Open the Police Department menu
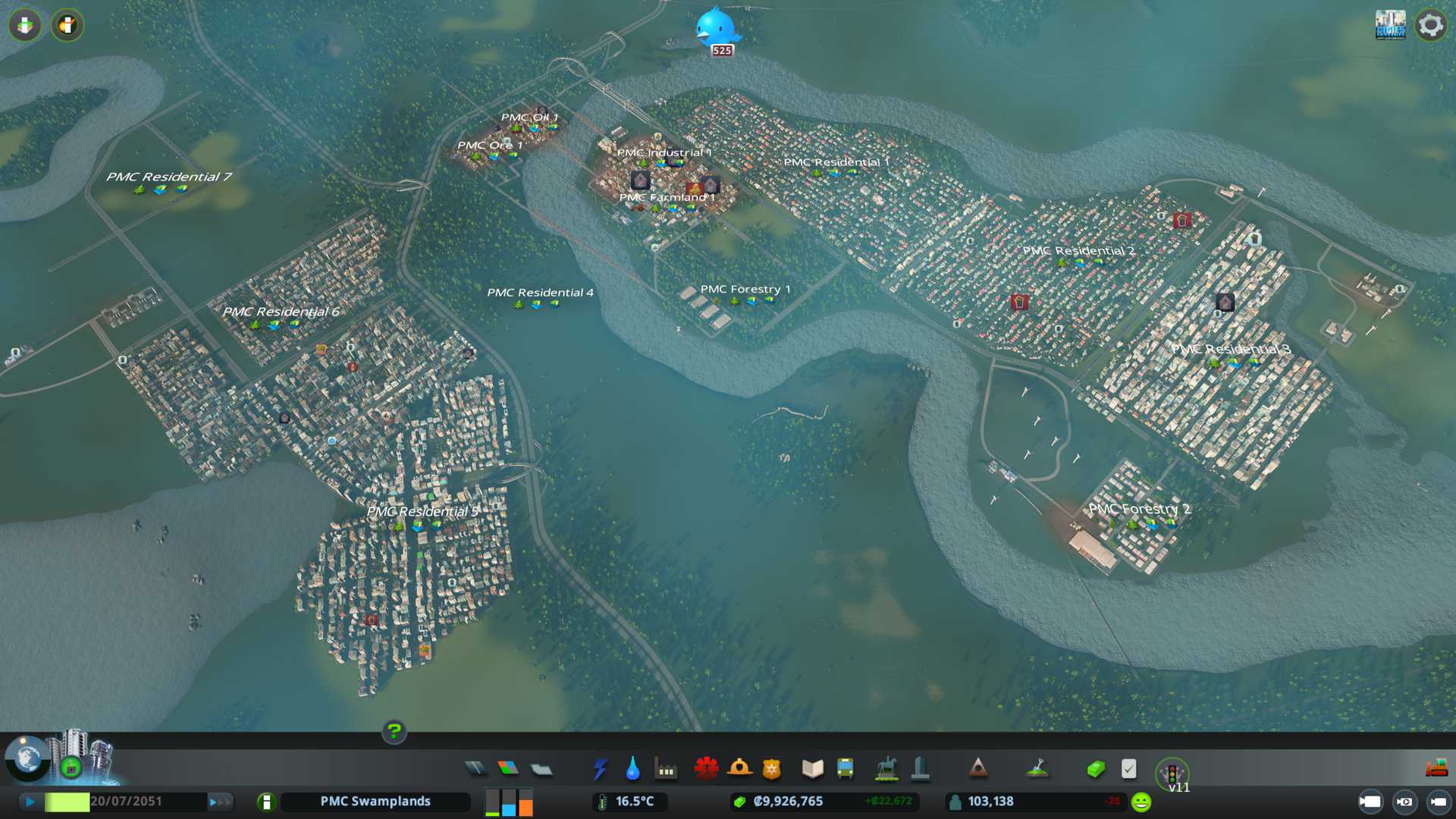Image resolution: width=1456 pixels, height=819 pixels. pos(772,769)
